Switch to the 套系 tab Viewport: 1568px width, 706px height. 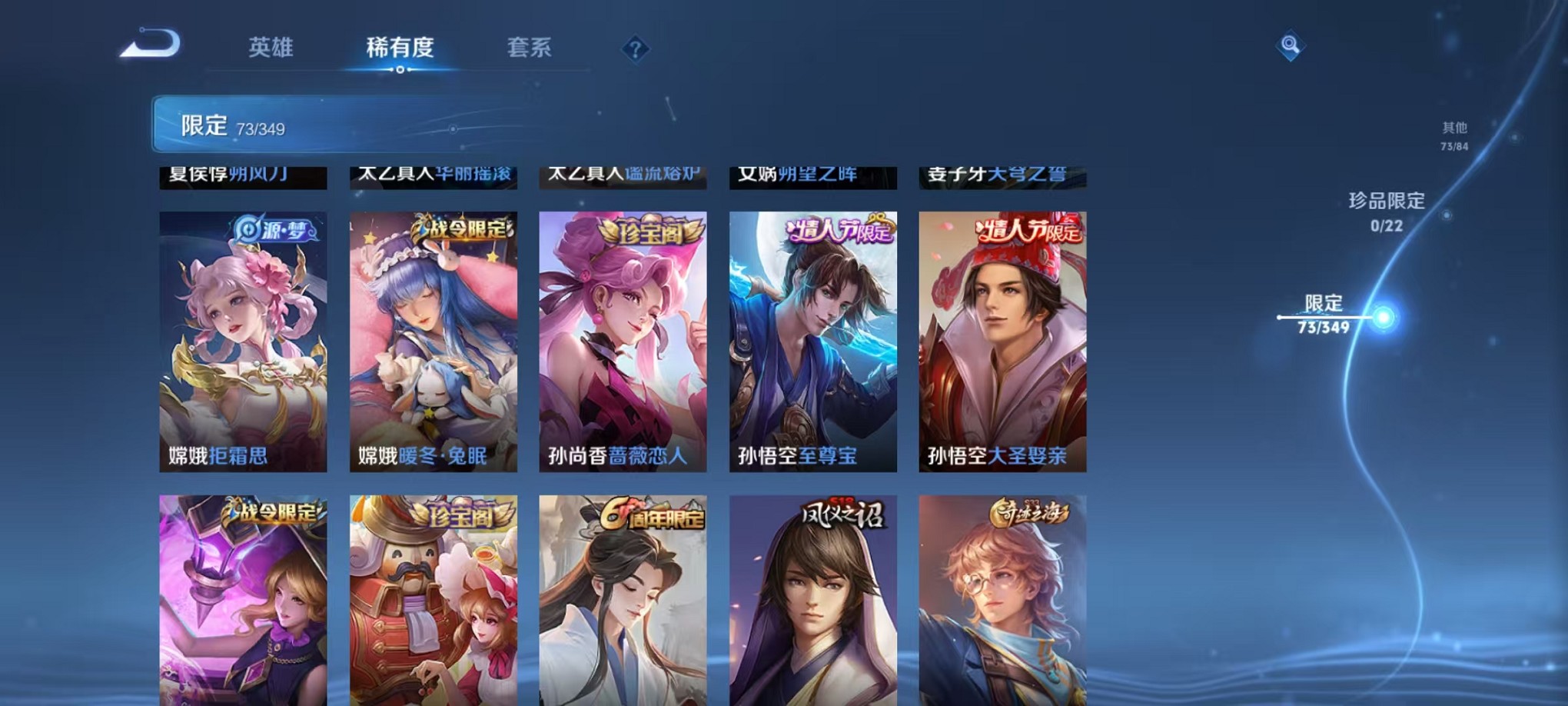[x=536, y=48]
